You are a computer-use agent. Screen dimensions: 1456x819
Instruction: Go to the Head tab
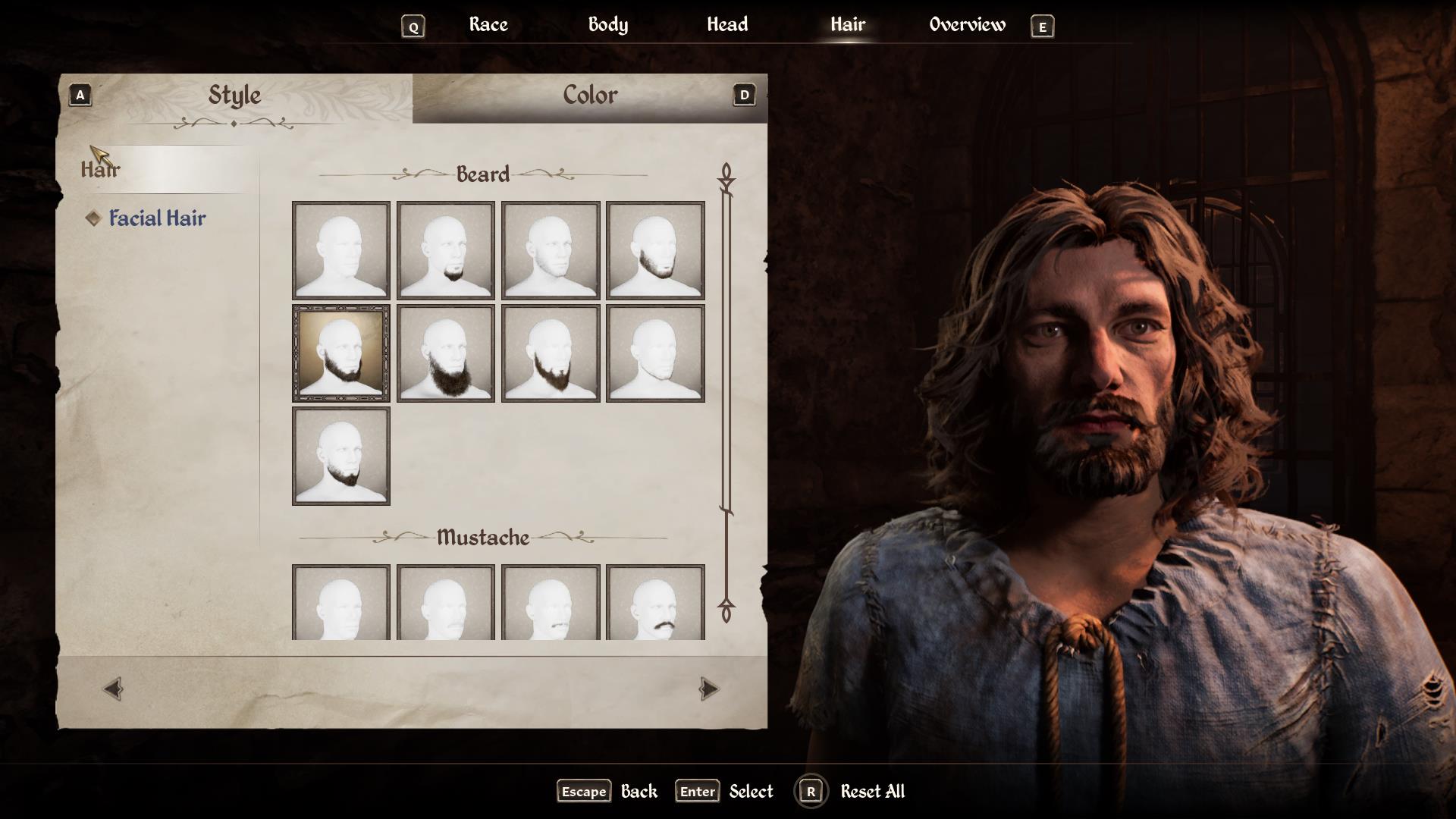tap(726, 25)
